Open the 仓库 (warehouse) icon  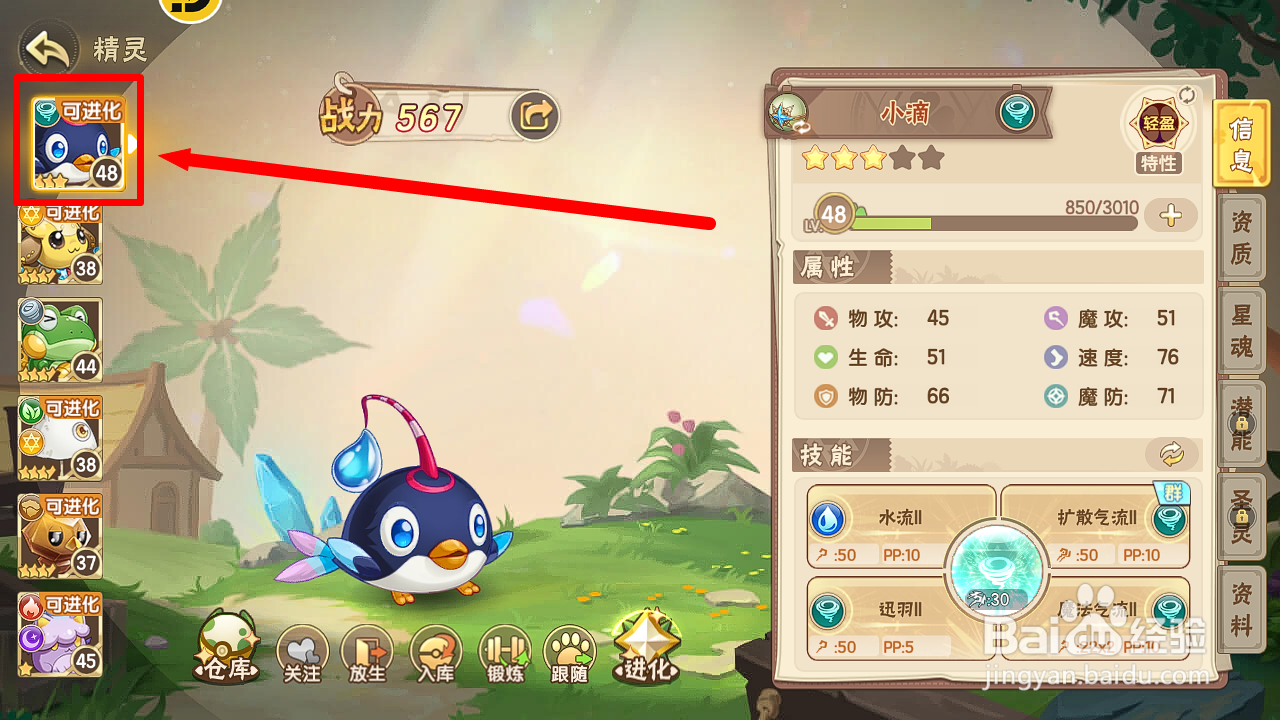click(x=225, y=650)
